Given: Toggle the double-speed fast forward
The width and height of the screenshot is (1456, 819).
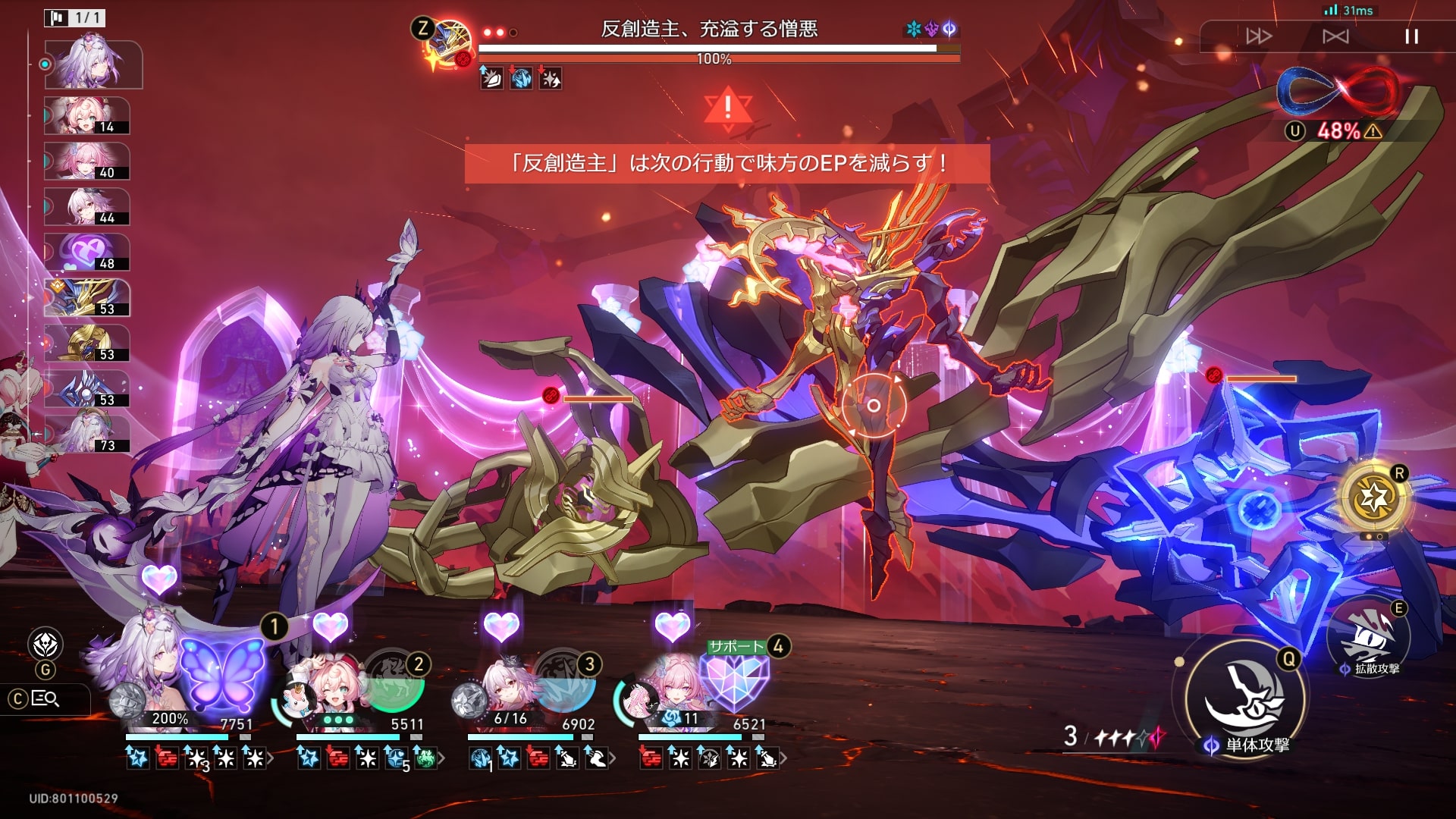Looking at the screenshot, I should click(x=1259, y=36).
